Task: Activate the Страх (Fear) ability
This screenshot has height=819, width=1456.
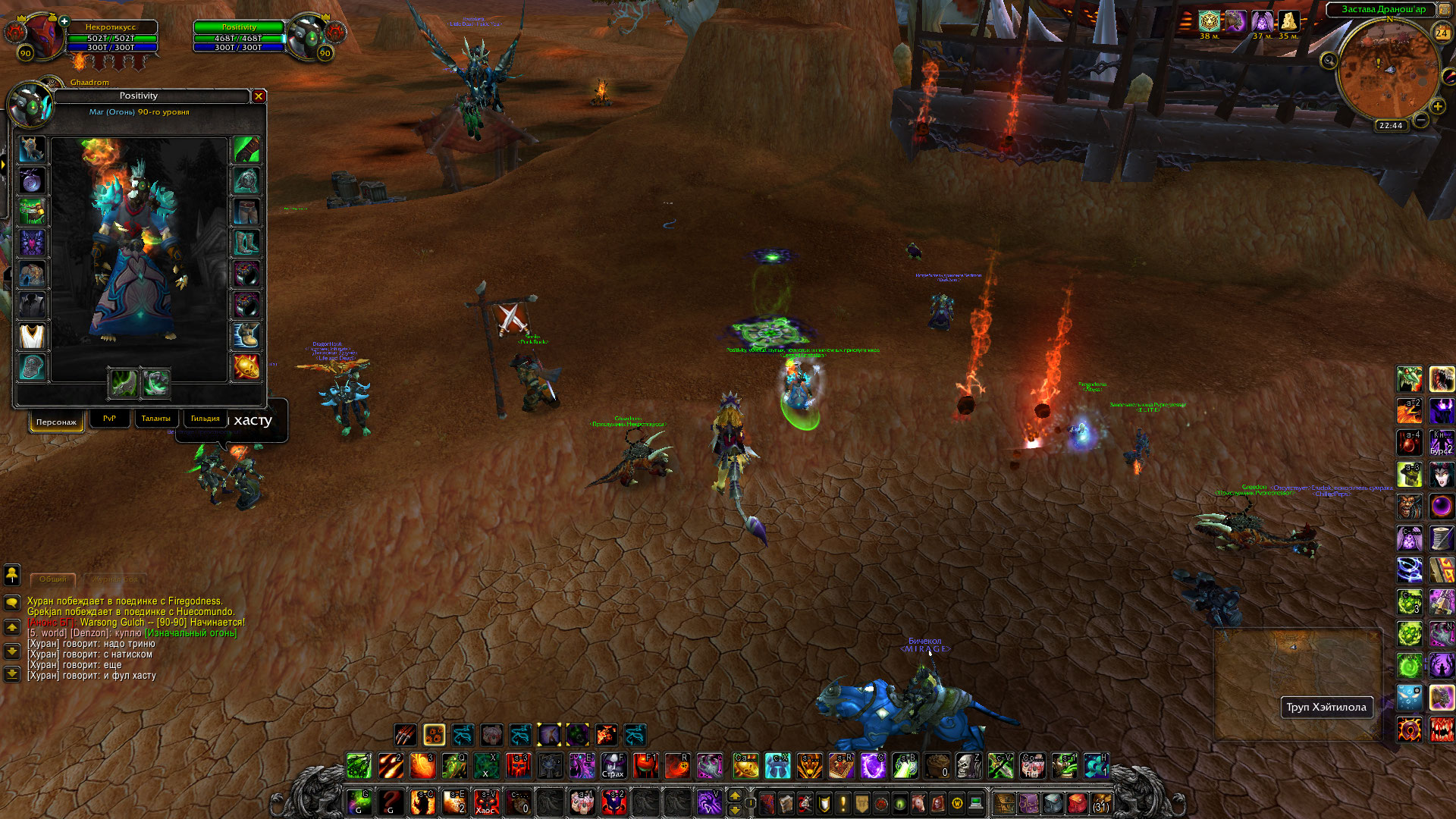Action: tap(613, 766)
